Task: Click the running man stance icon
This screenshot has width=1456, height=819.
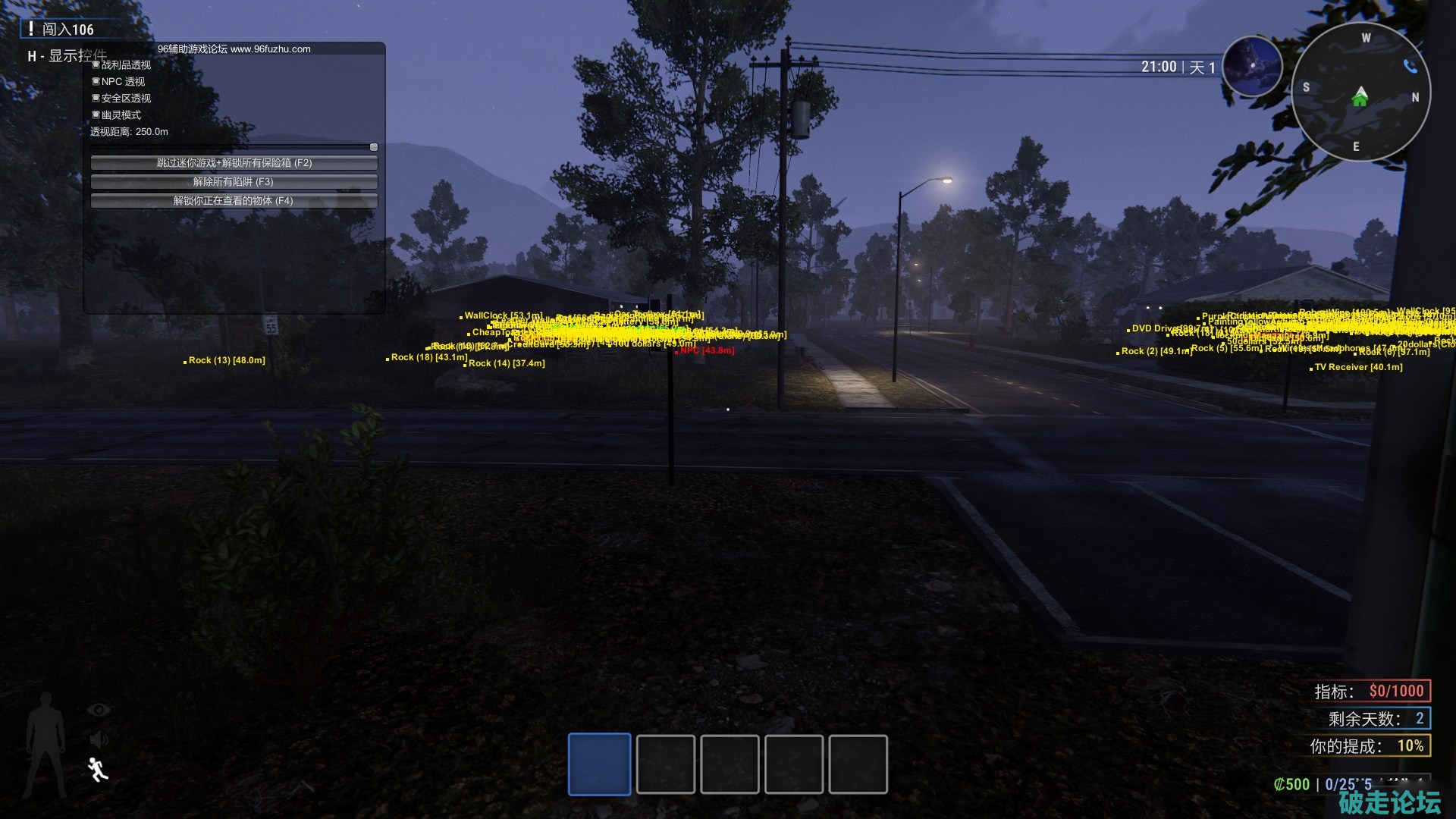Action: [x=97, y=769]
